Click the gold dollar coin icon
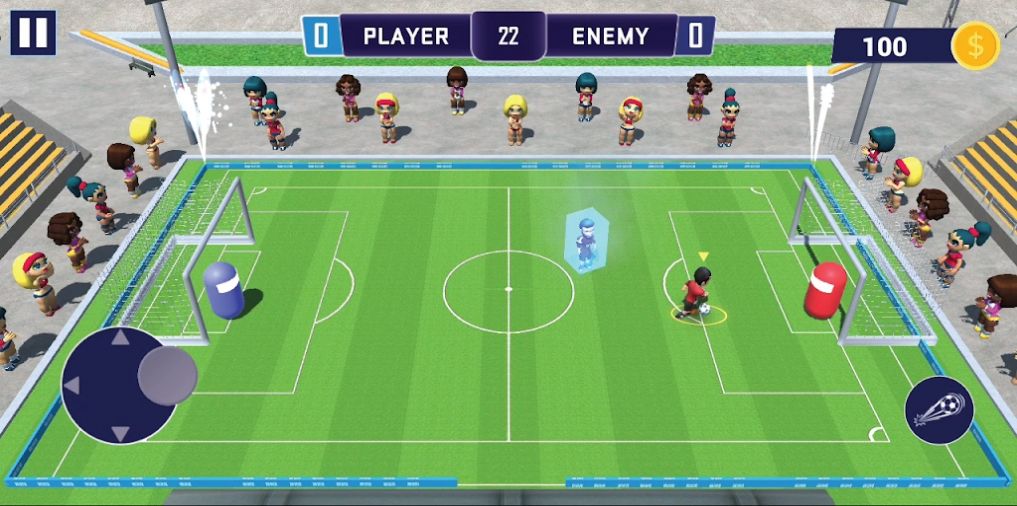 pos(974,46)
